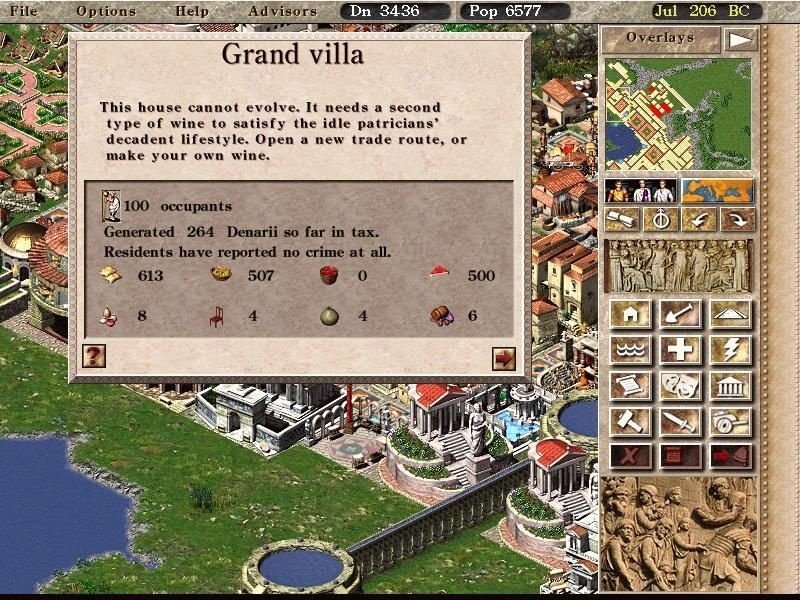Screen dimensions: 800x600
Task: Click the red question mark help button
Action: (94, 355)
